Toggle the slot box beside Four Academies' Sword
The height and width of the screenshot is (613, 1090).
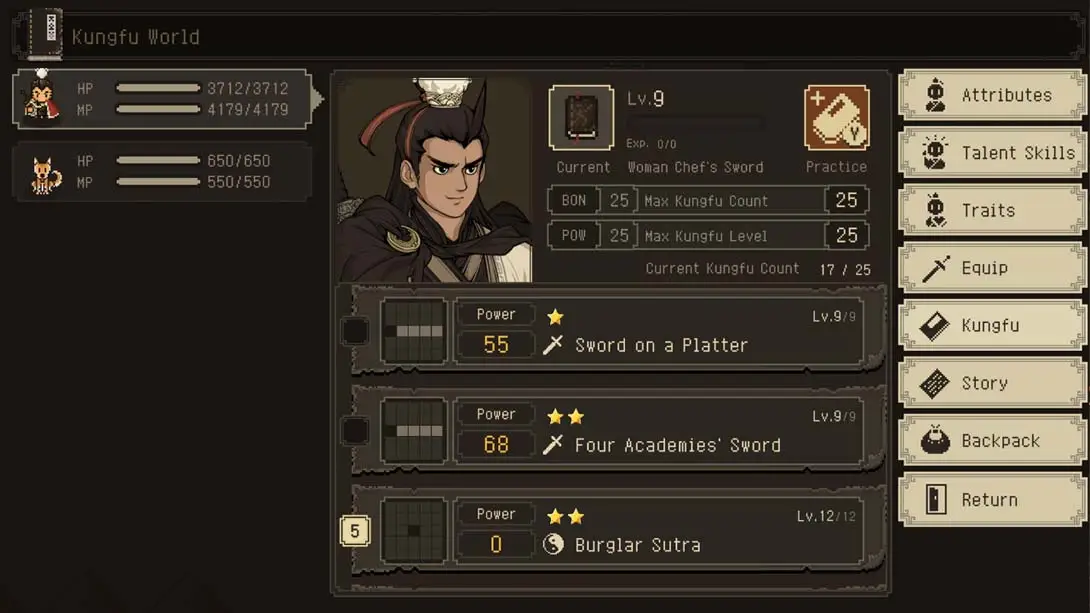(355, 432)
